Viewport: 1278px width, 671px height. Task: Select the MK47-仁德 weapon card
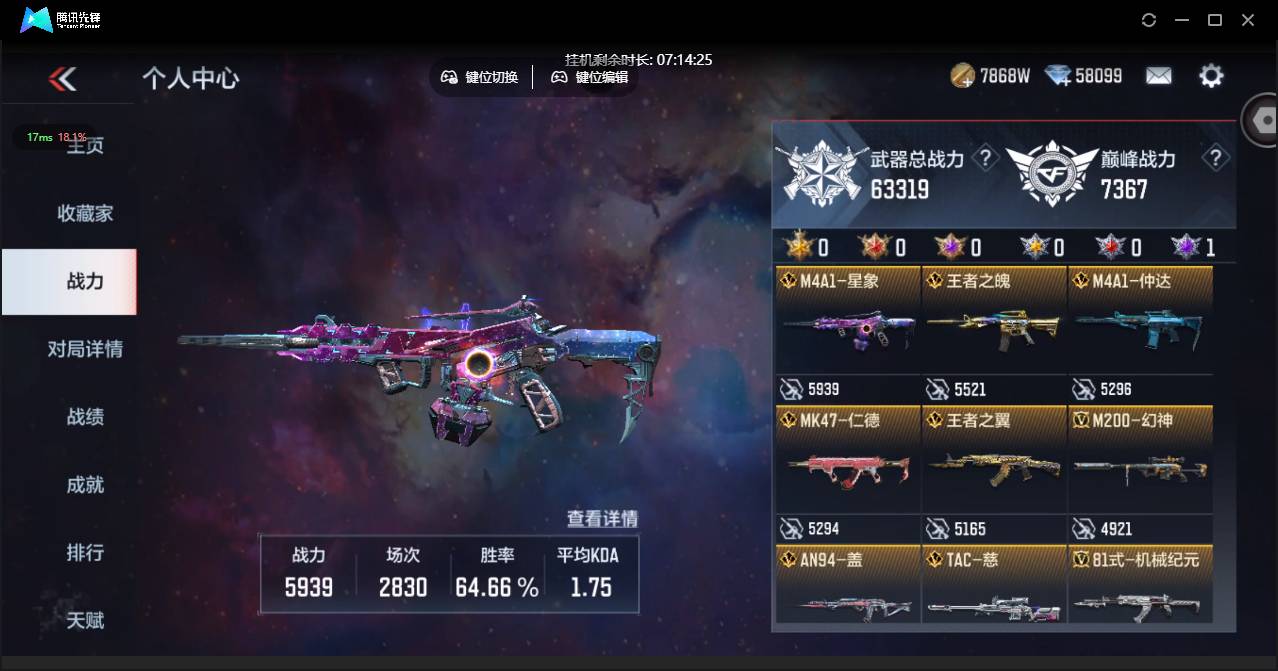point(848,468)
